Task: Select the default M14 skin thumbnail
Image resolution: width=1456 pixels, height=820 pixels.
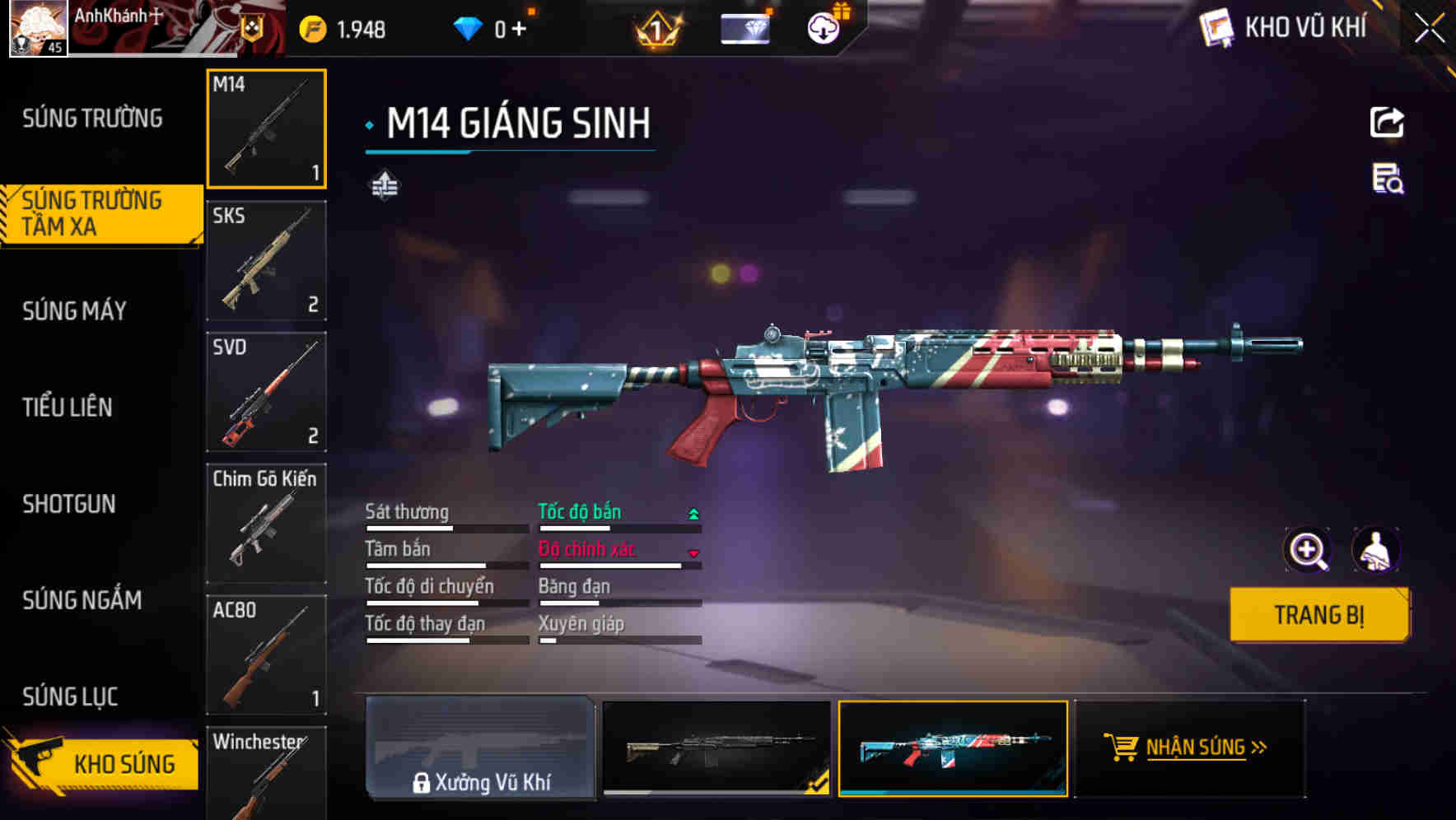Action: point(713,752)
